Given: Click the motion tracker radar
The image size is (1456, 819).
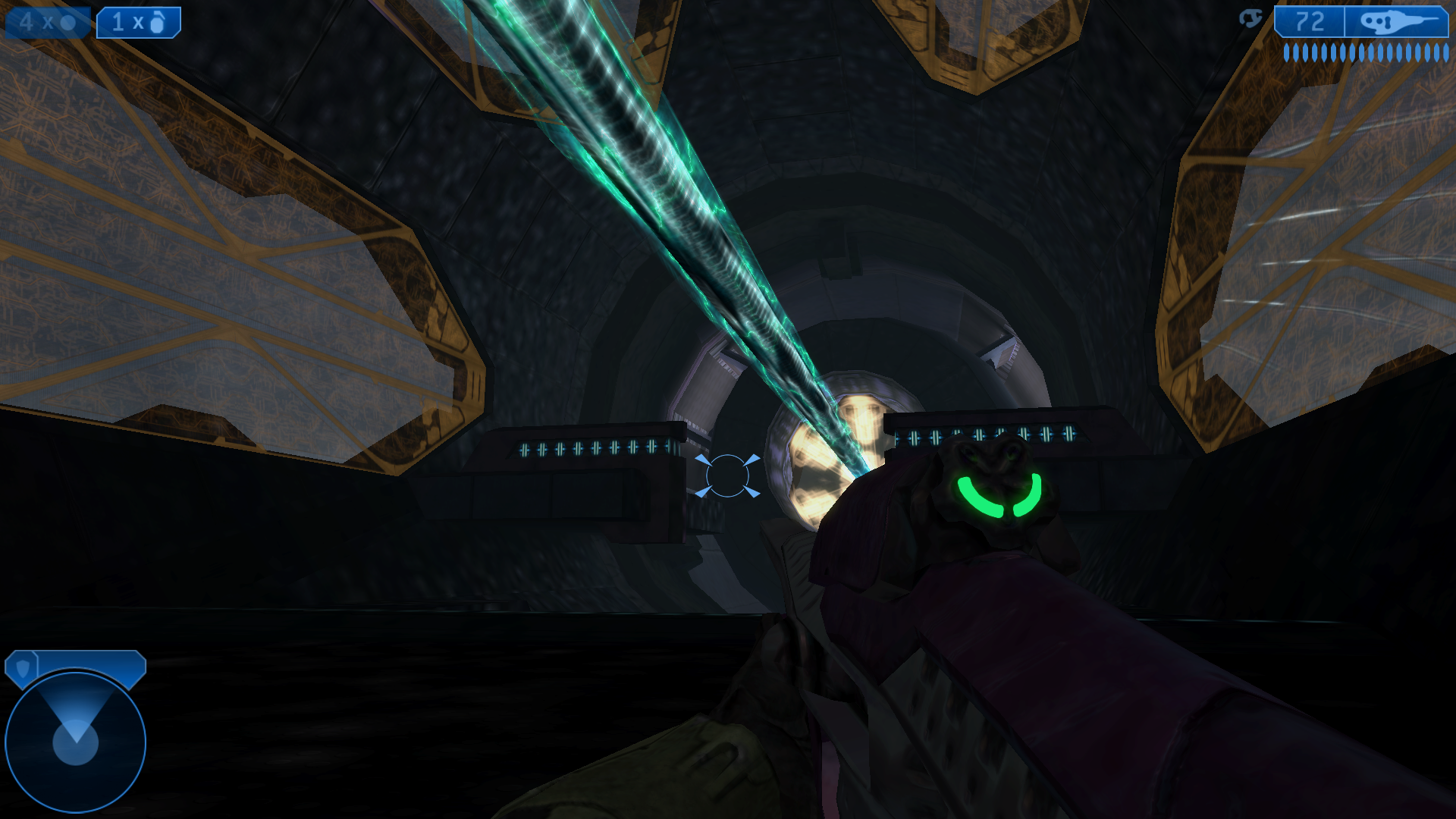Looking at the screenshot, I should [75, 741].
